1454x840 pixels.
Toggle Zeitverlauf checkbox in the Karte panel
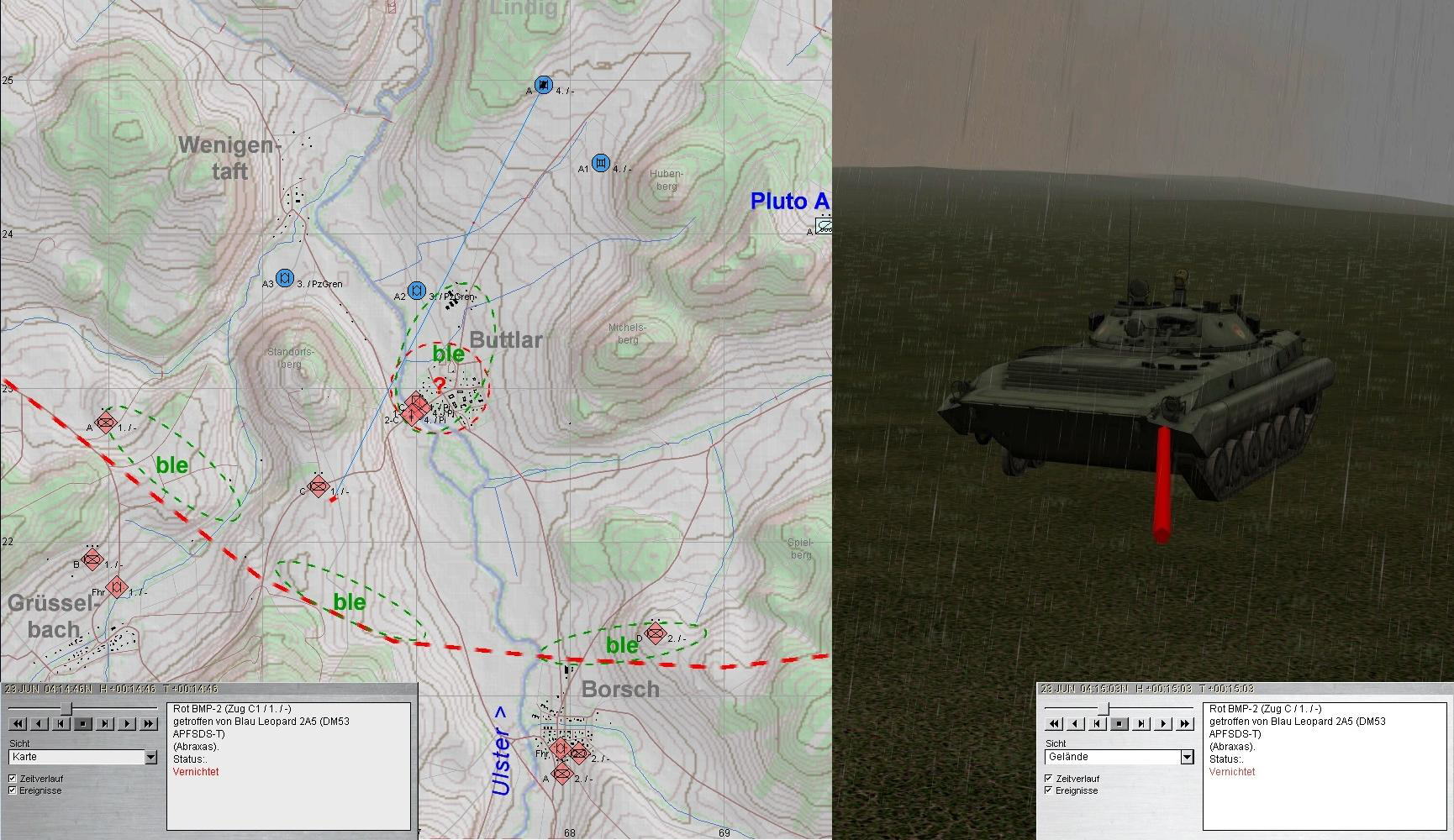click(x=13, y=779)
